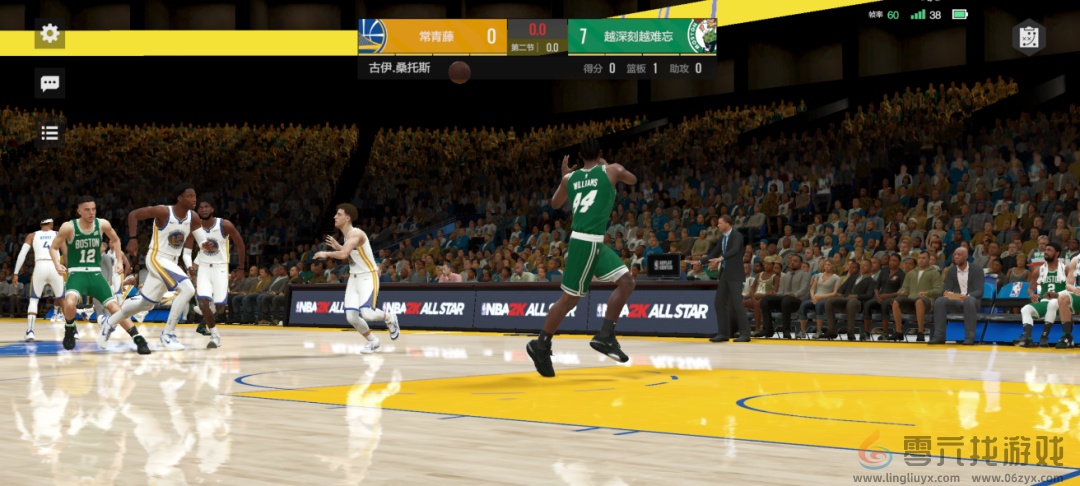Show the list menu icon
1080x486 pixels.
[x=50, y=132]
